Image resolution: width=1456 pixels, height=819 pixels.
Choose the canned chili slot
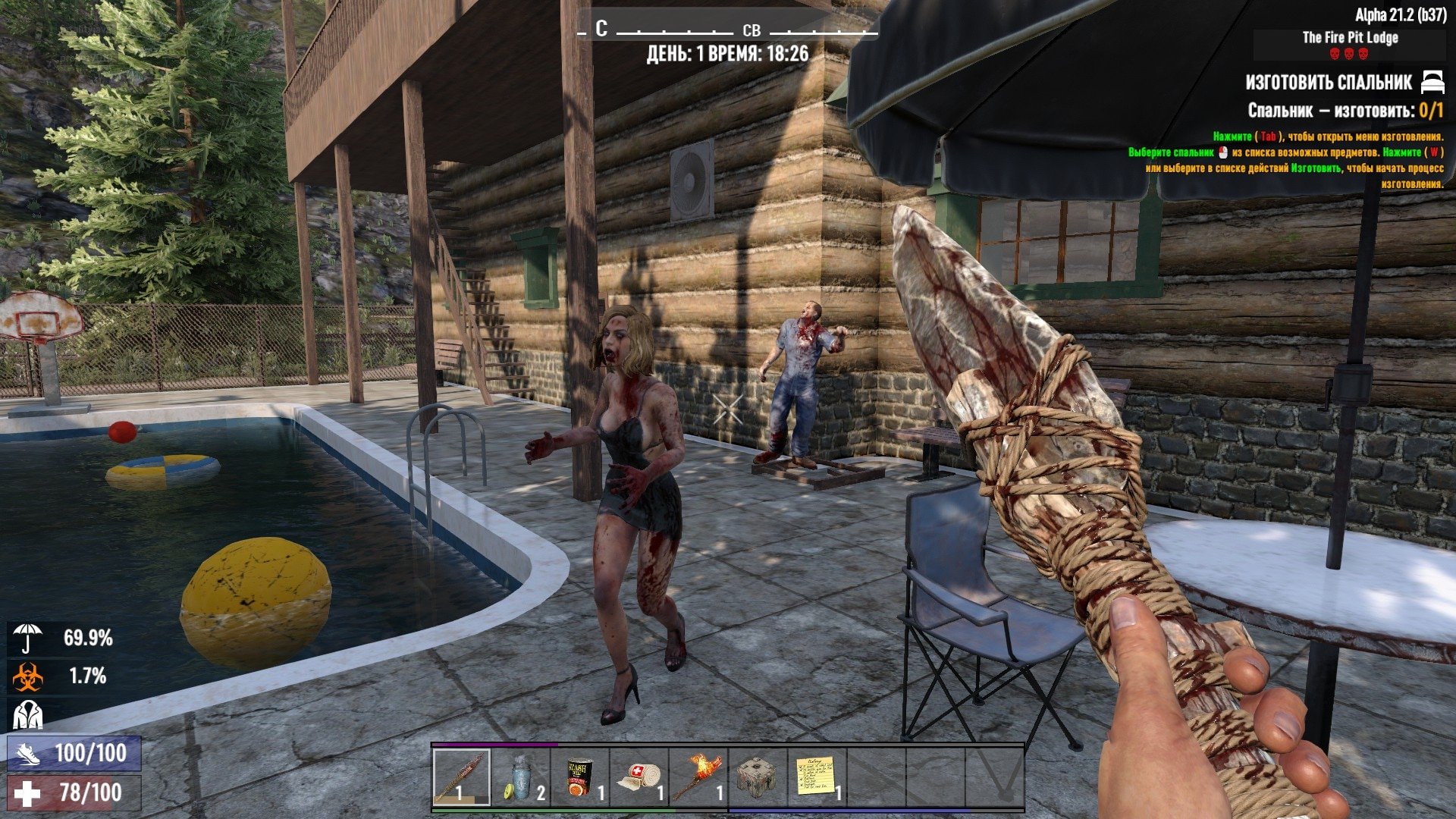580,777
